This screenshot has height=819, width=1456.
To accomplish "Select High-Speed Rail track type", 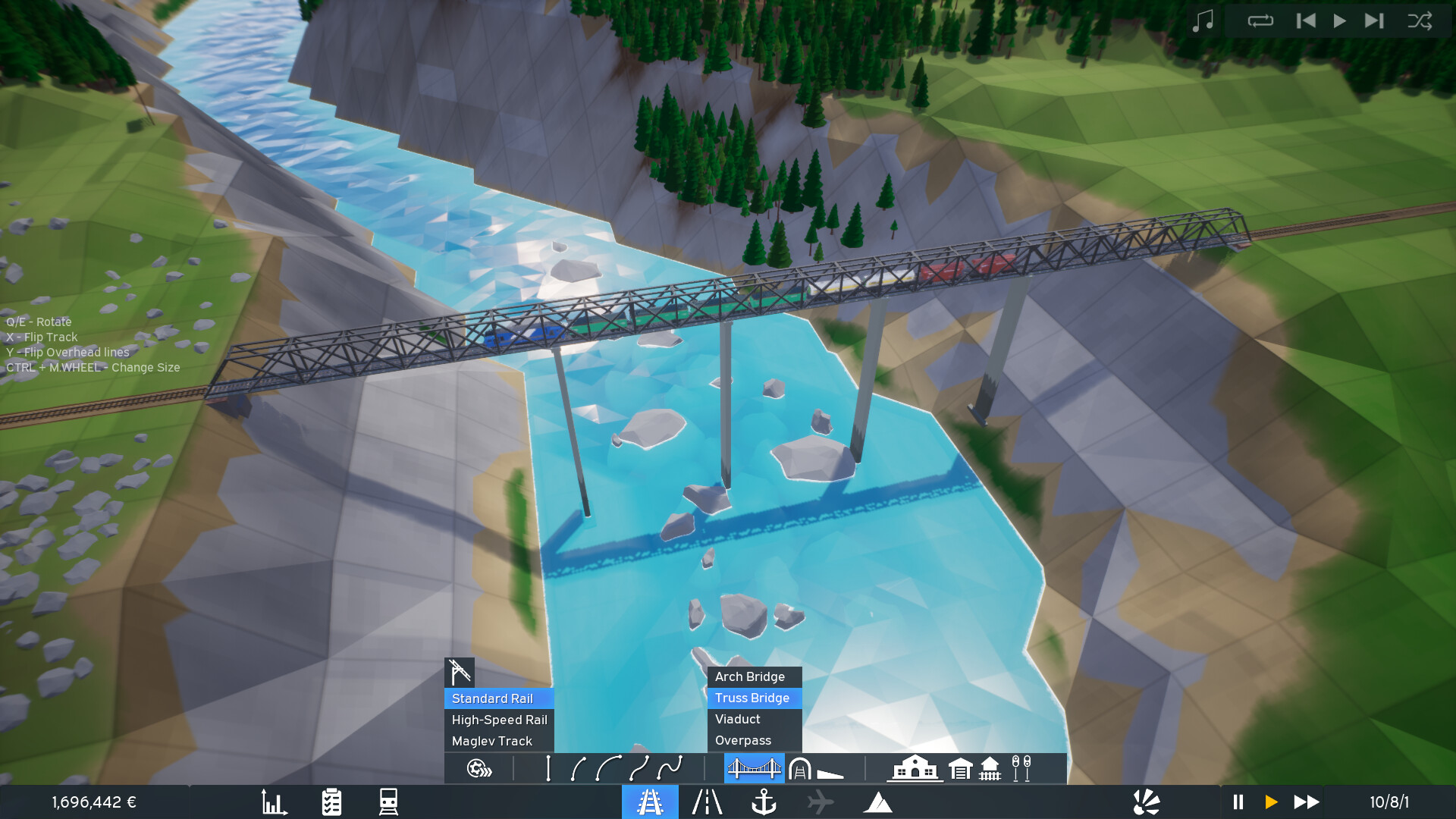I will click(498, 720).
